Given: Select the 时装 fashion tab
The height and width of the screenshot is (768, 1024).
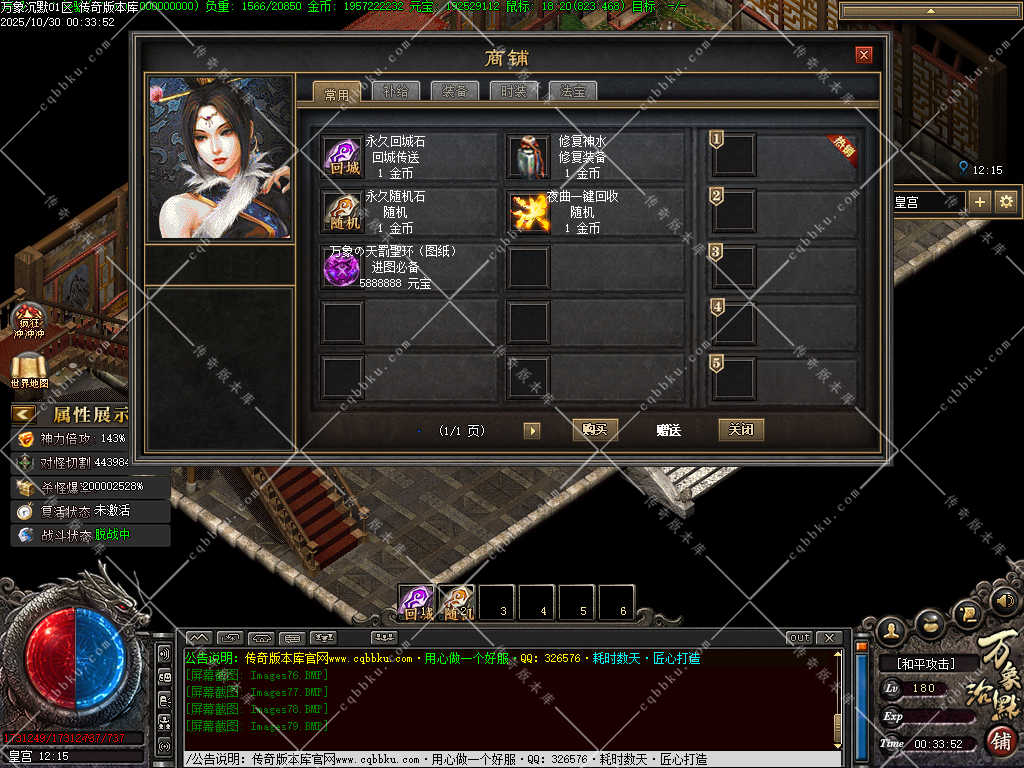Looking at the screenshot, I should tap(514, 92).
